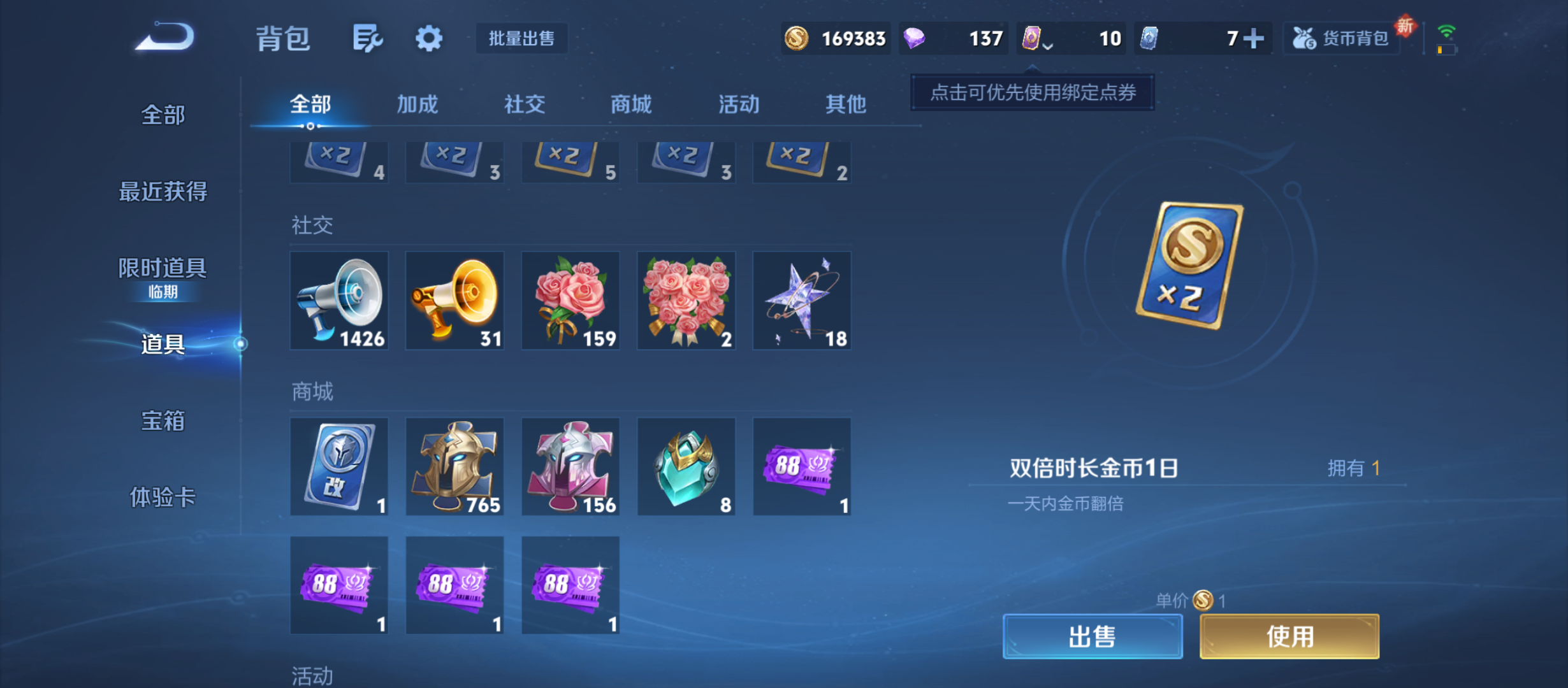Open 批量出售 at the top

tap(521, 38)
